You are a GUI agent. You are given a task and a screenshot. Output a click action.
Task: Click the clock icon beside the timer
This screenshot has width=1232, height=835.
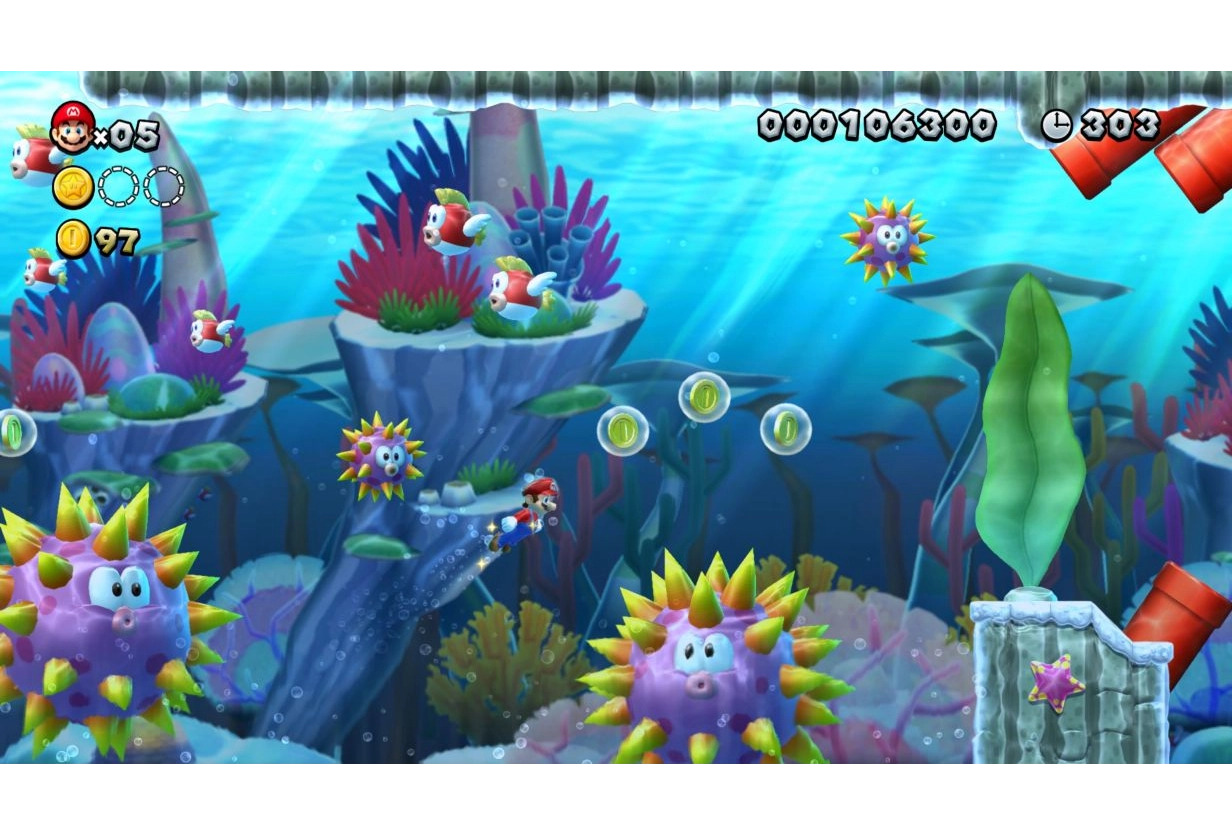pos(1055,125)
